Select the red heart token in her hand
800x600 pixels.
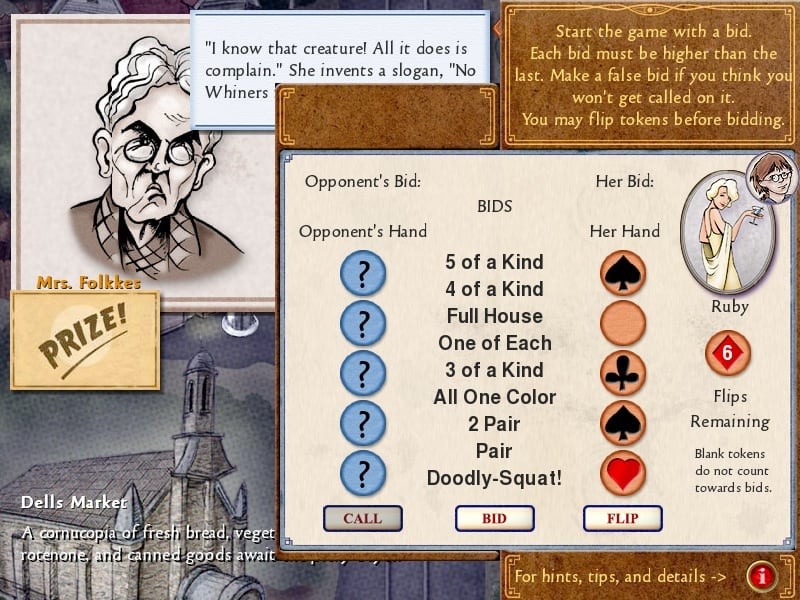(623, 472)
